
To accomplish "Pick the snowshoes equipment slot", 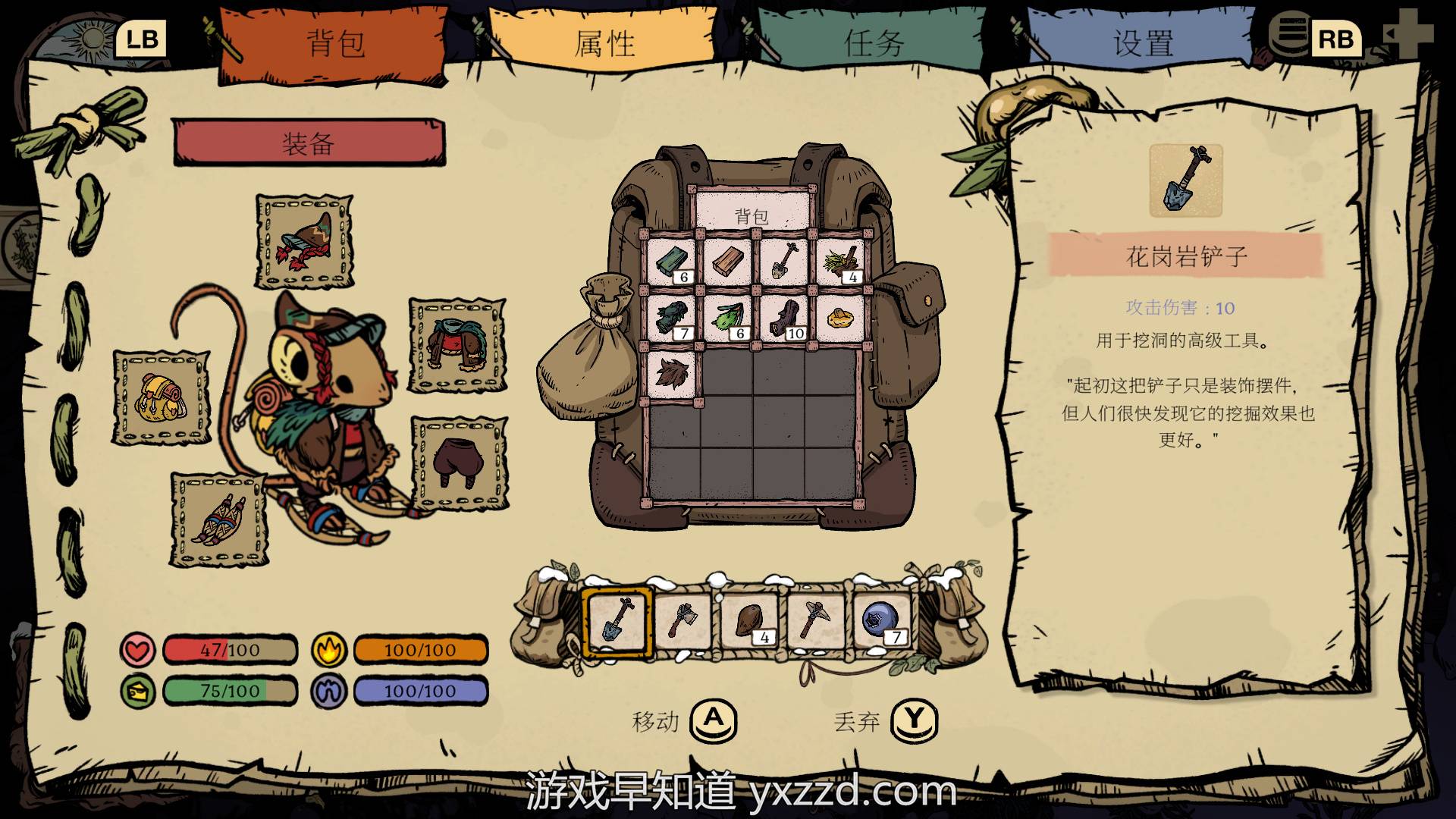I will pyautogui.click(x=219, y=519).
